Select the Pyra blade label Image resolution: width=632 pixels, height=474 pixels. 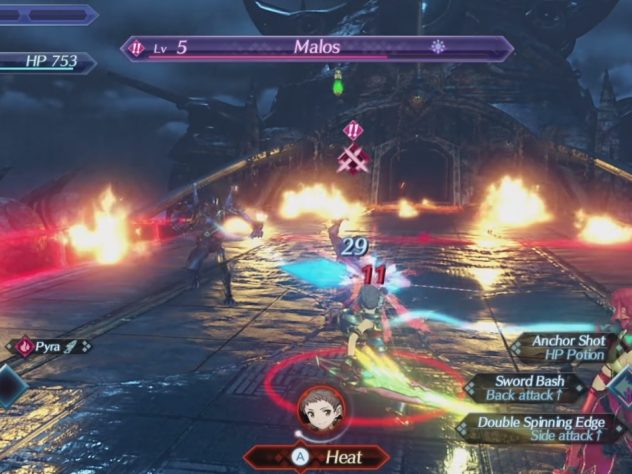50,346
